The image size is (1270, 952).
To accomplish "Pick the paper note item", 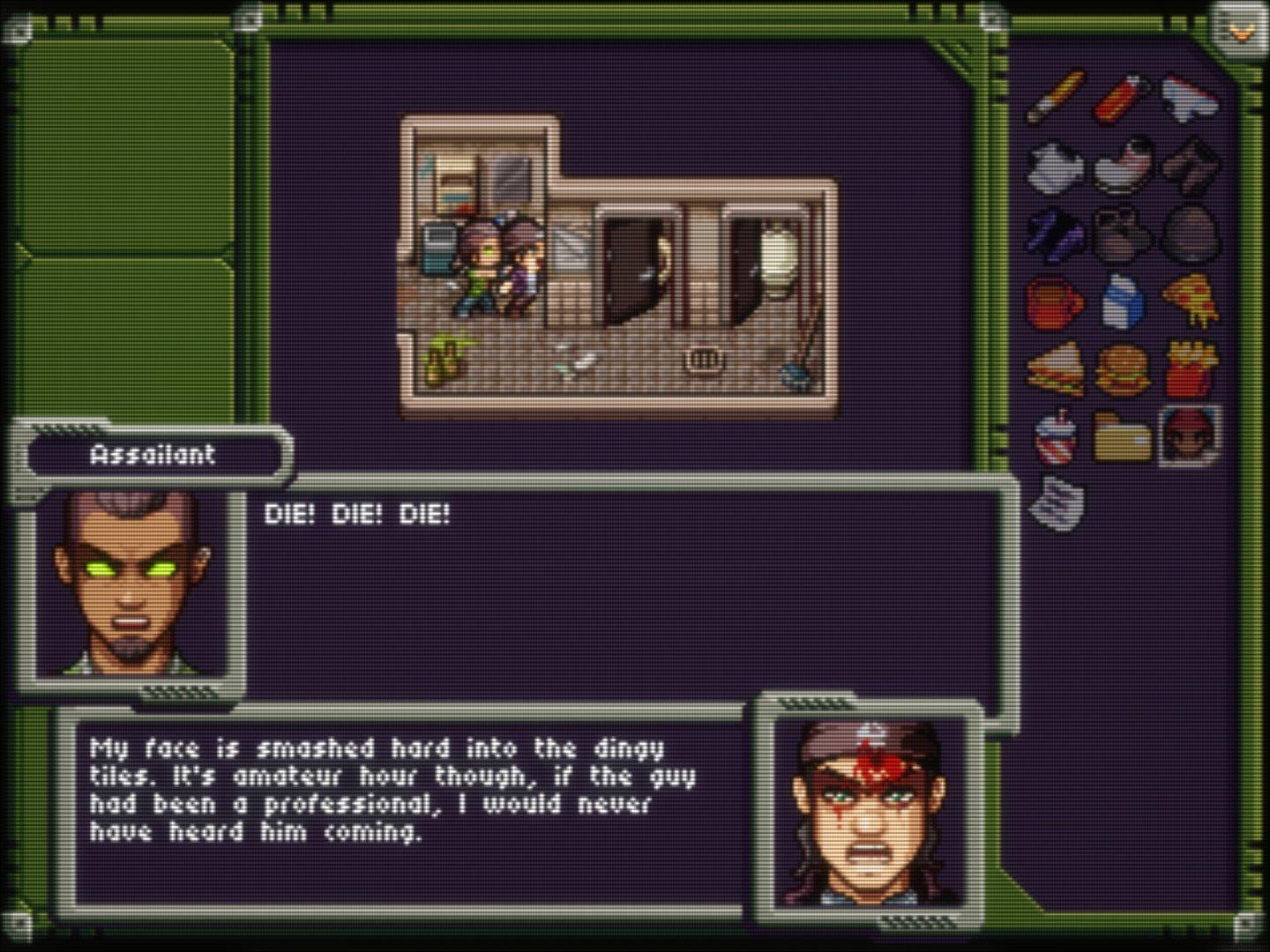I will tap(1057, 503).
